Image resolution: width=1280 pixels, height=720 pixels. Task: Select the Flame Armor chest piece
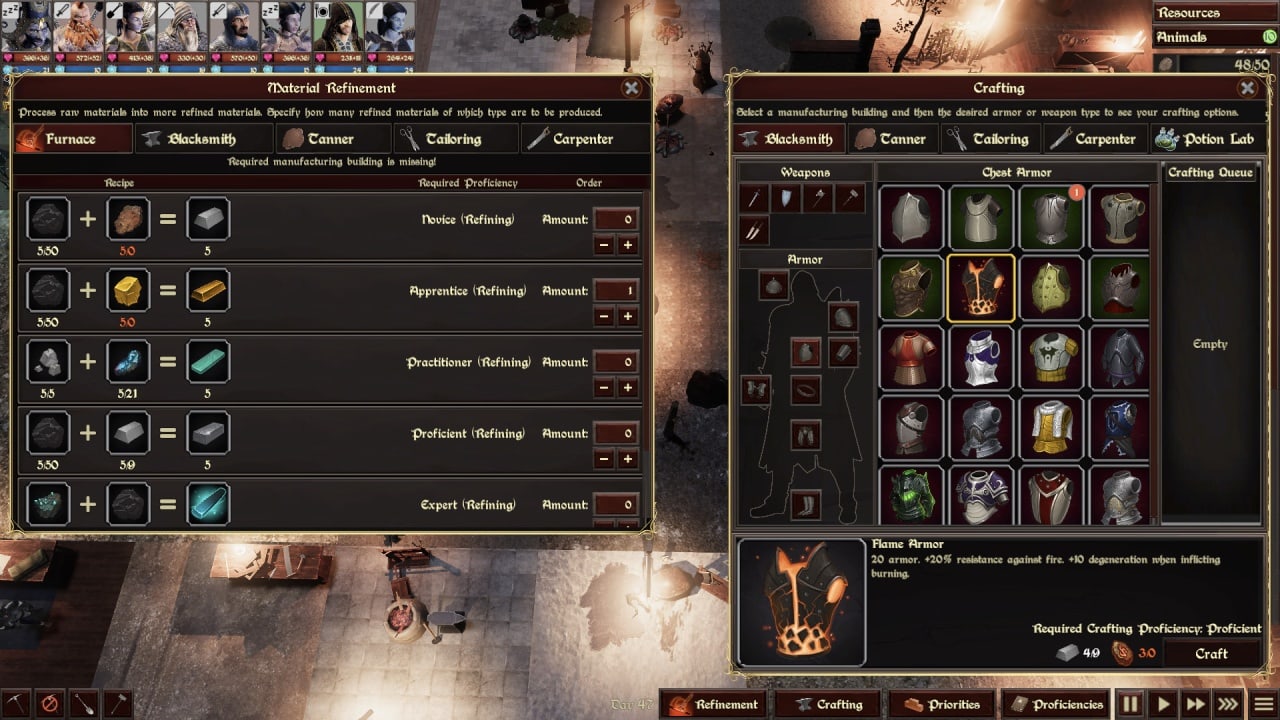pyautogui.click(x=981, y=288)
